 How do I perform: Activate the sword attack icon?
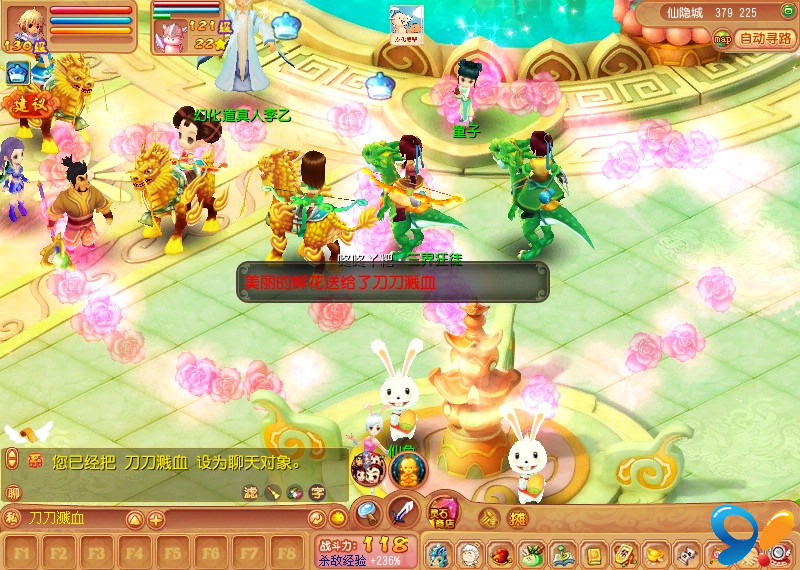403,513
